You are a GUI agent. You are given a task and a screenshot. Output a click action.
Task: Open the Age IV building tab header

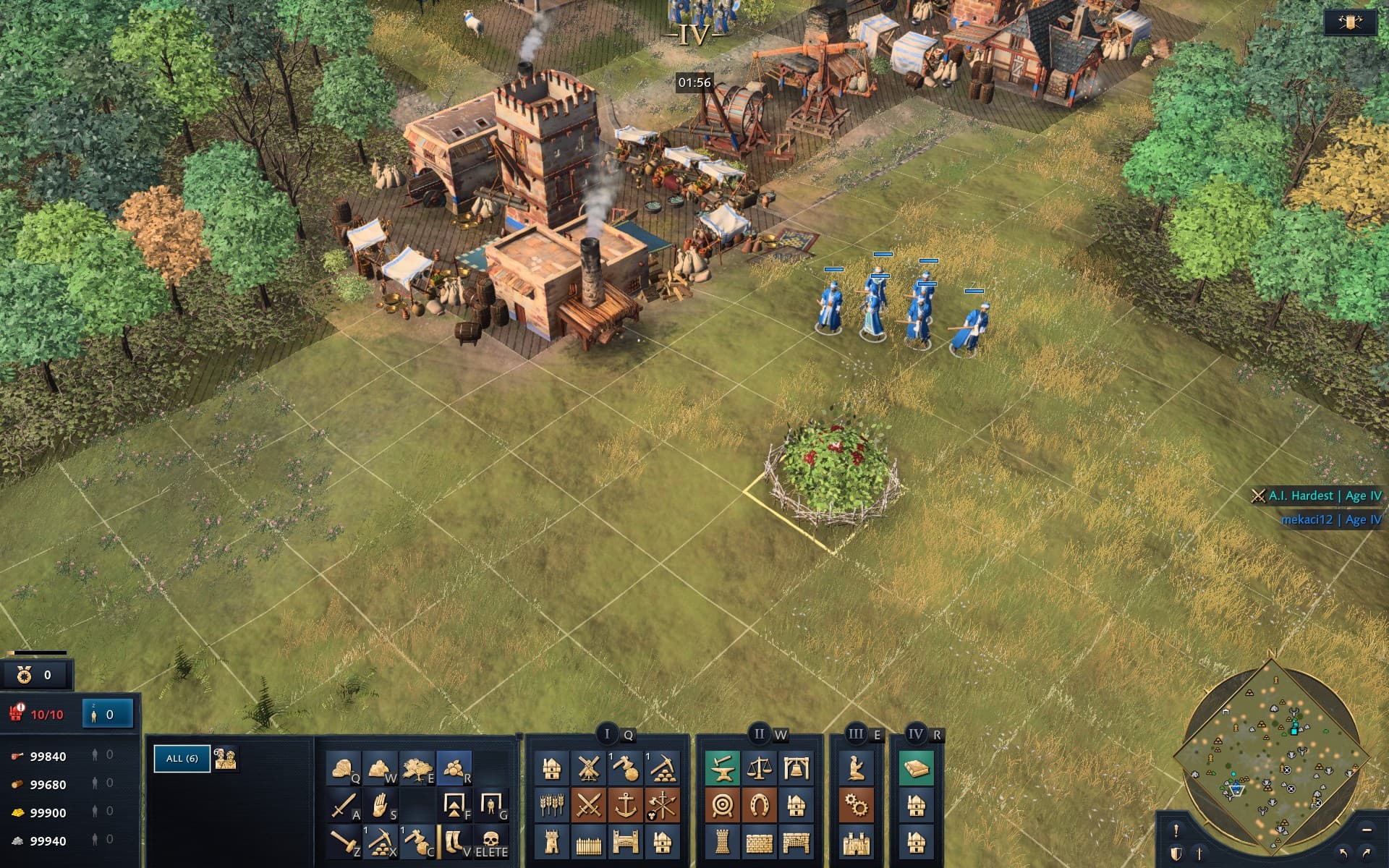point(917,733)
